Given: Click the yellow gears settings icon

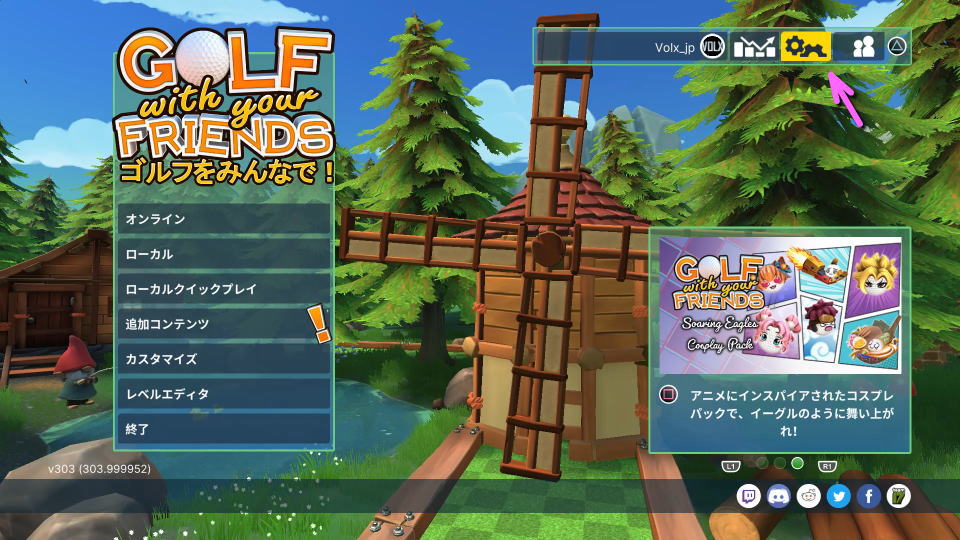Looking at the screenshot, I should pos(806,47).
